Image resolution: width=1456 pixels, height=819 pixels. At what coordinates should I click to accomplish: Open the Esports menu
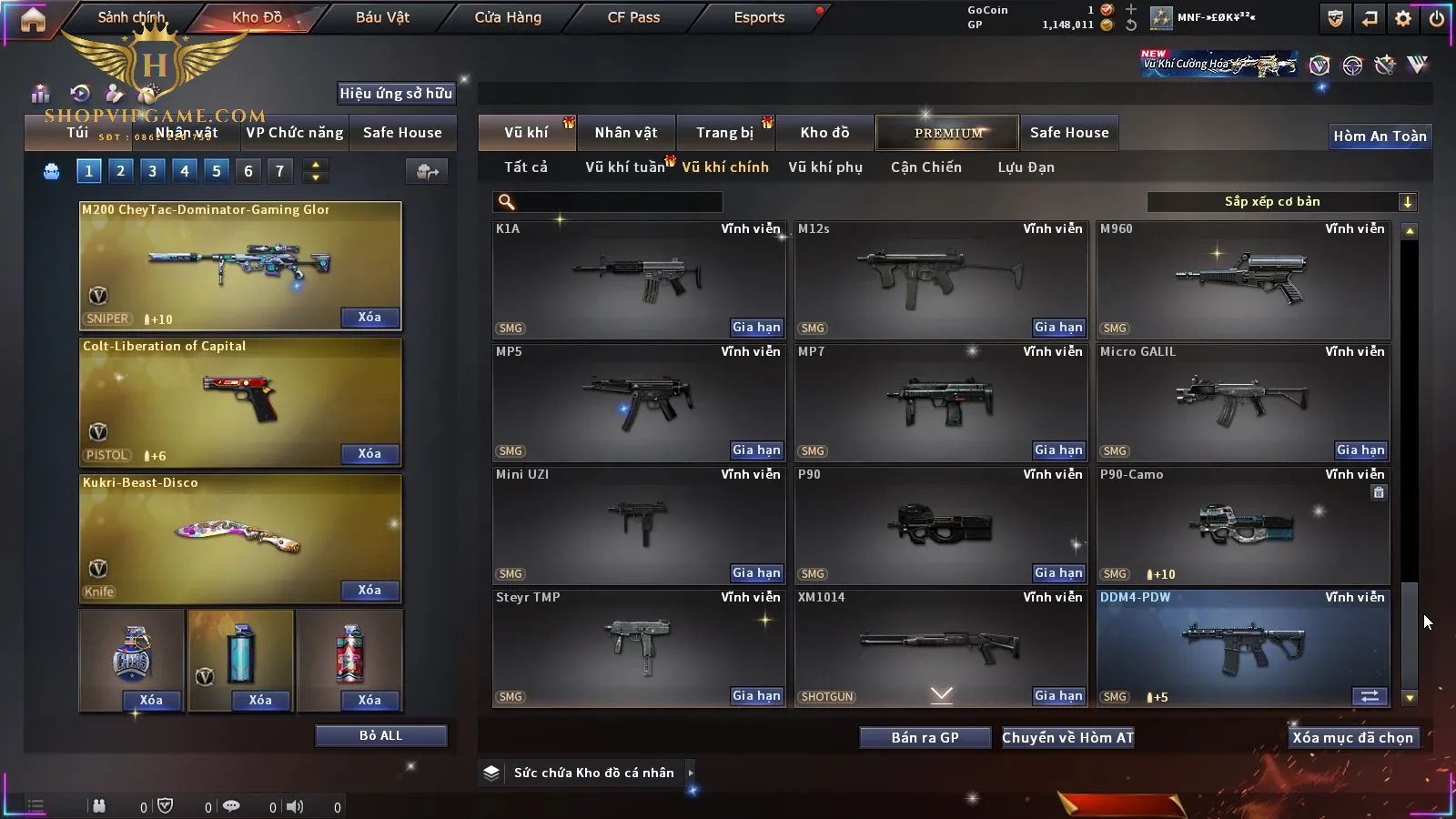click(759, 17)
